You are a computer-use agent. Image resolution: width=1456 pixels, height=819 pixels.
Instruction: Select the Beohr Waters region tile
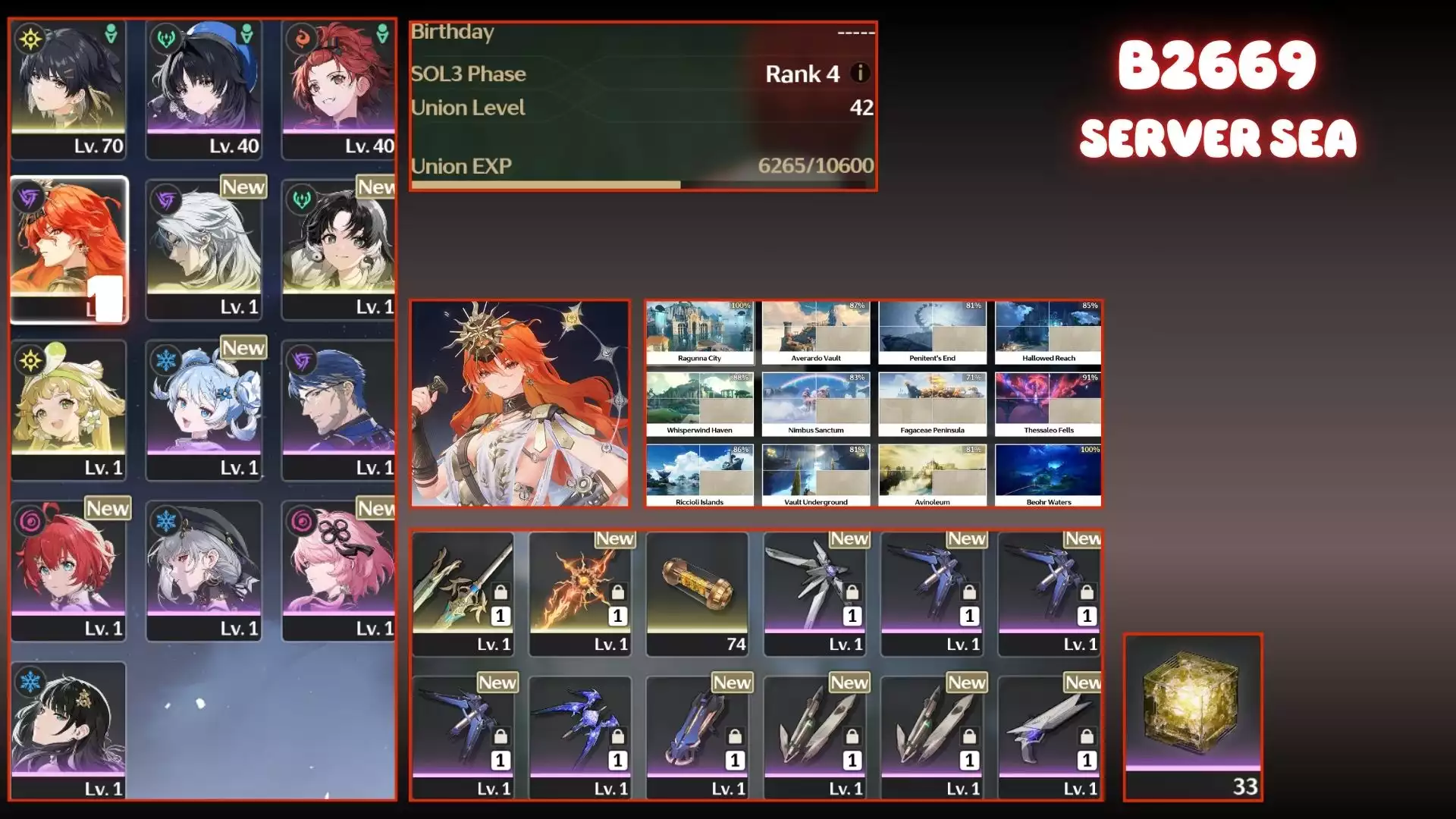point(1049,476)
